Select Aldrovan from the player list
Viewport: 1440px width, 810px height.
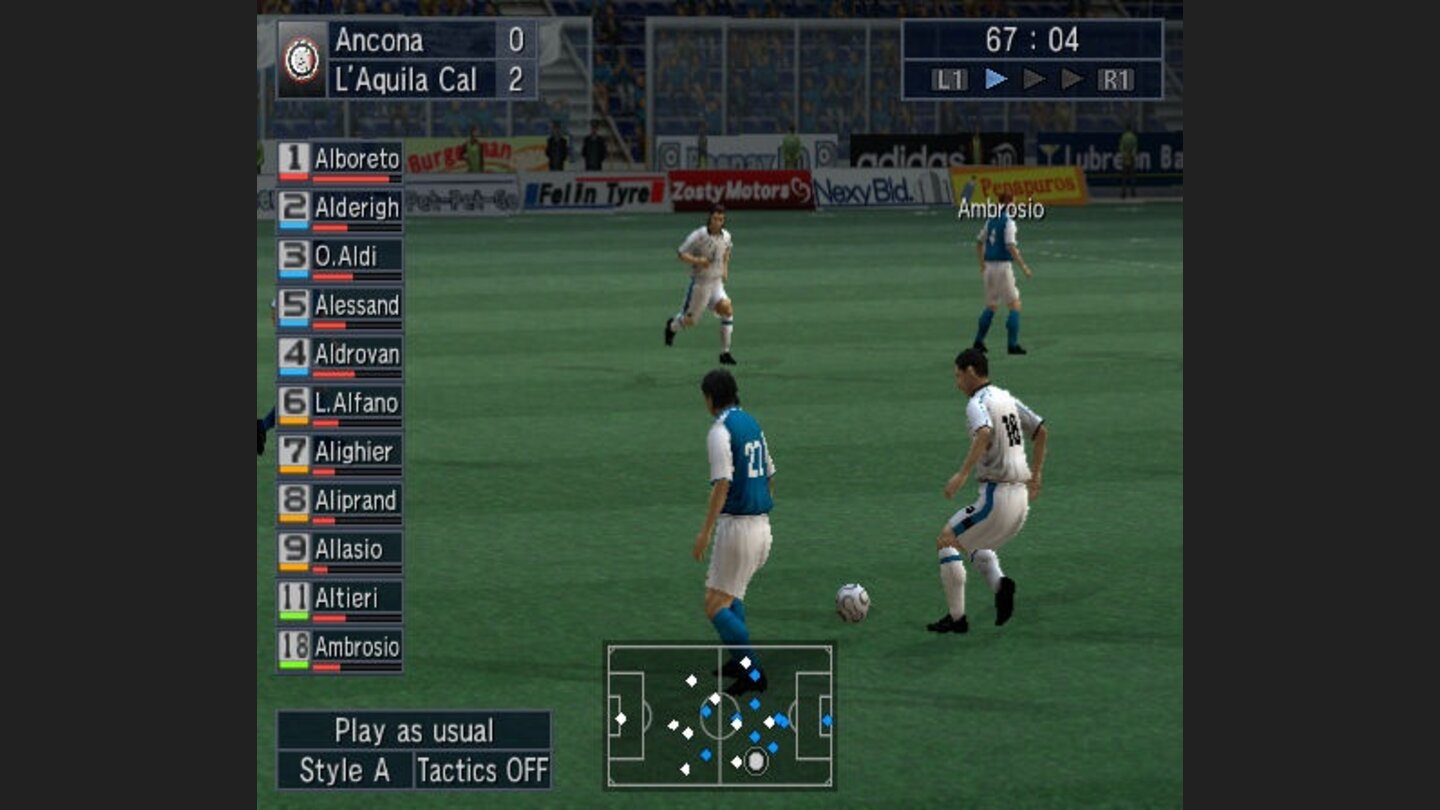point(358,354)
